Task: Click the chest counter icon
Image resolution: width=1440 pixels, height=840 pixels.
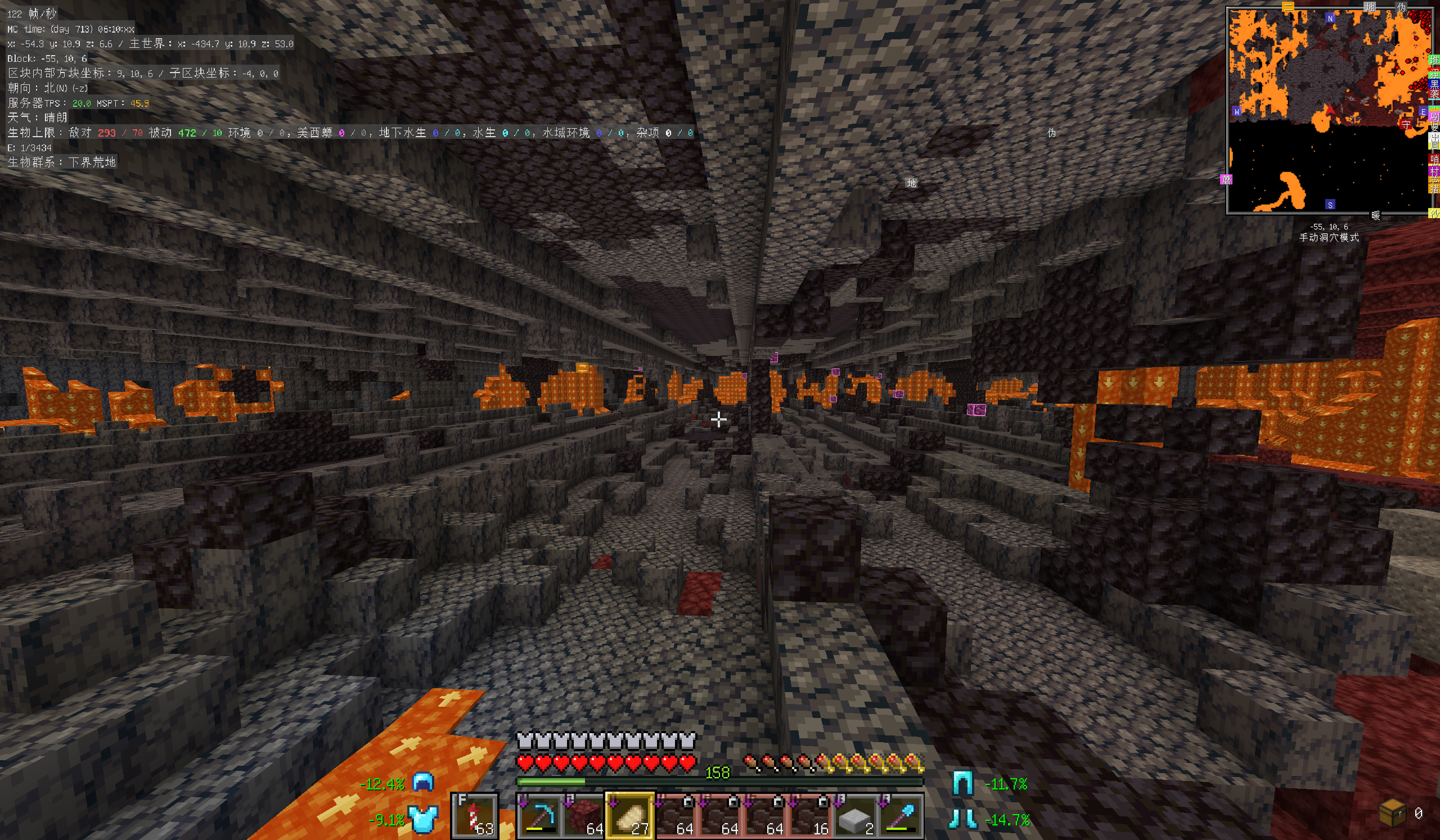Action: click(1392, 813)
